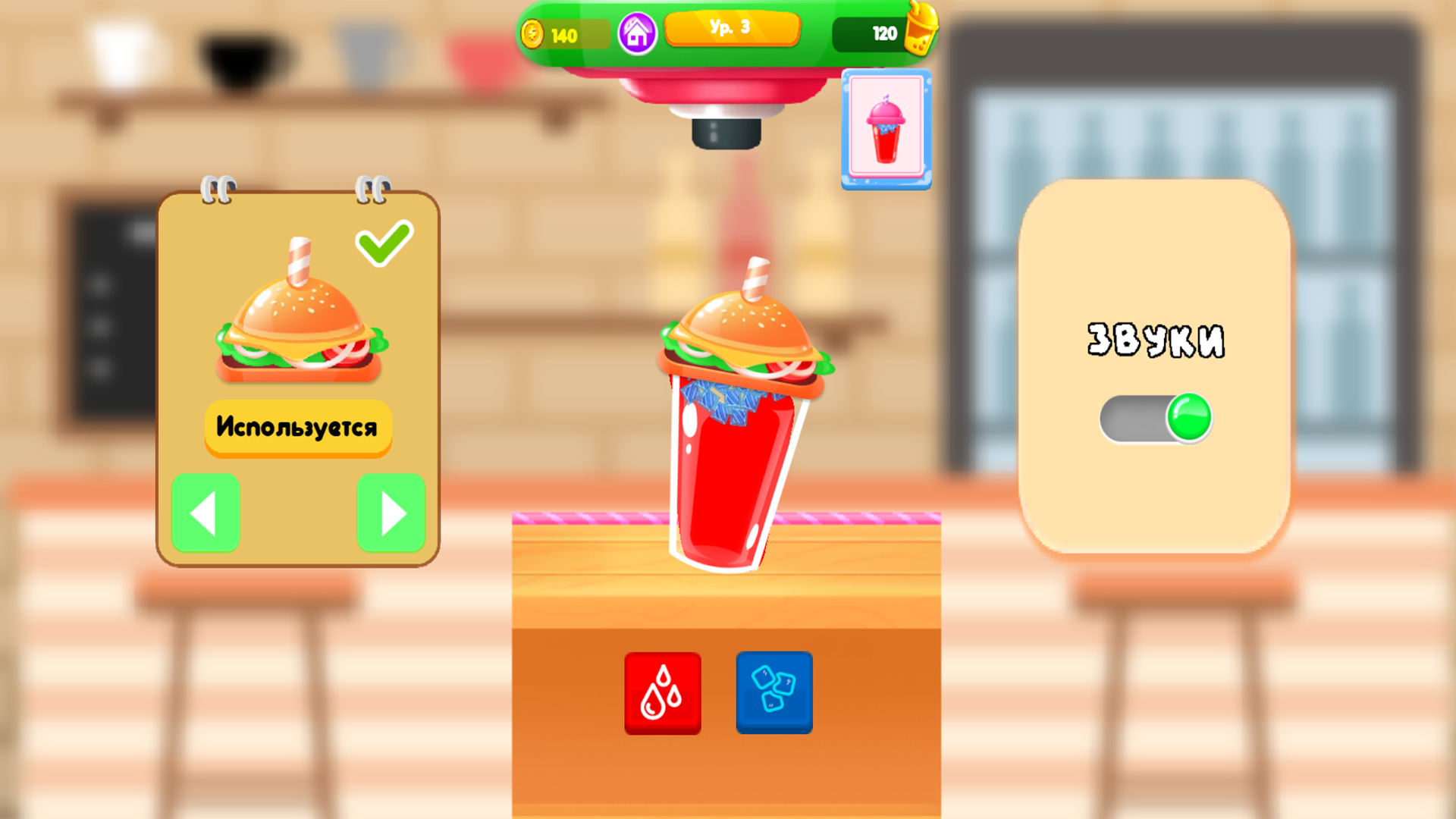1456x819 pixels.
Task: Select the bubble tea cup icon beside 120
Action: tap(920, 32)
